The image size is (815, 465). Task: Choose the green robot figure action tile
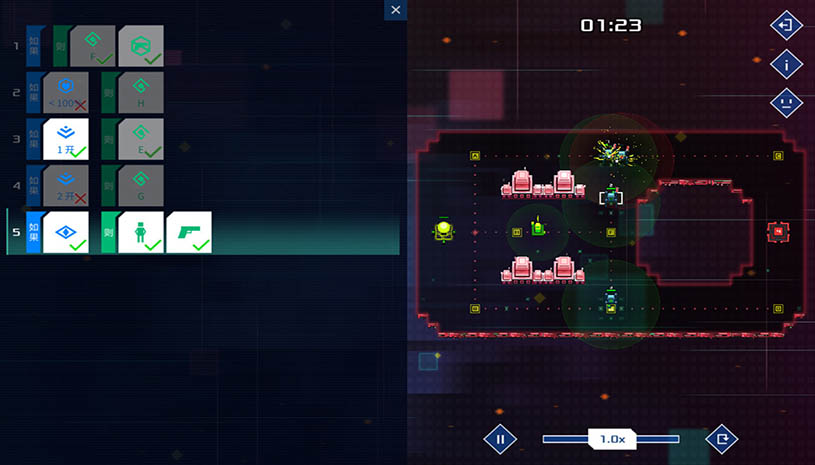pos(140,232)
